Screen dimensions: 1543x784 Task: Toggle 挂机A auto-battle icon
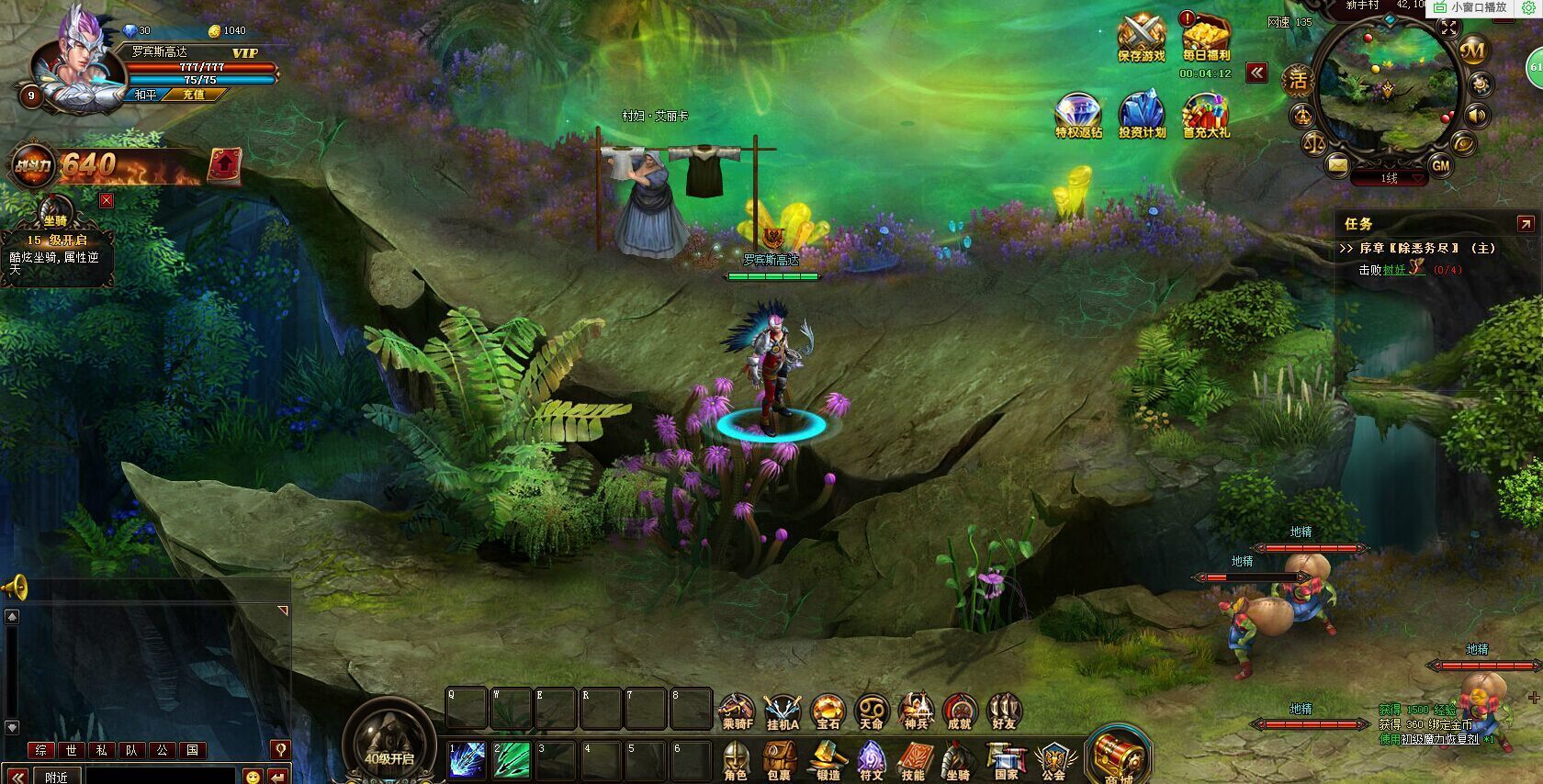[783, 710]
